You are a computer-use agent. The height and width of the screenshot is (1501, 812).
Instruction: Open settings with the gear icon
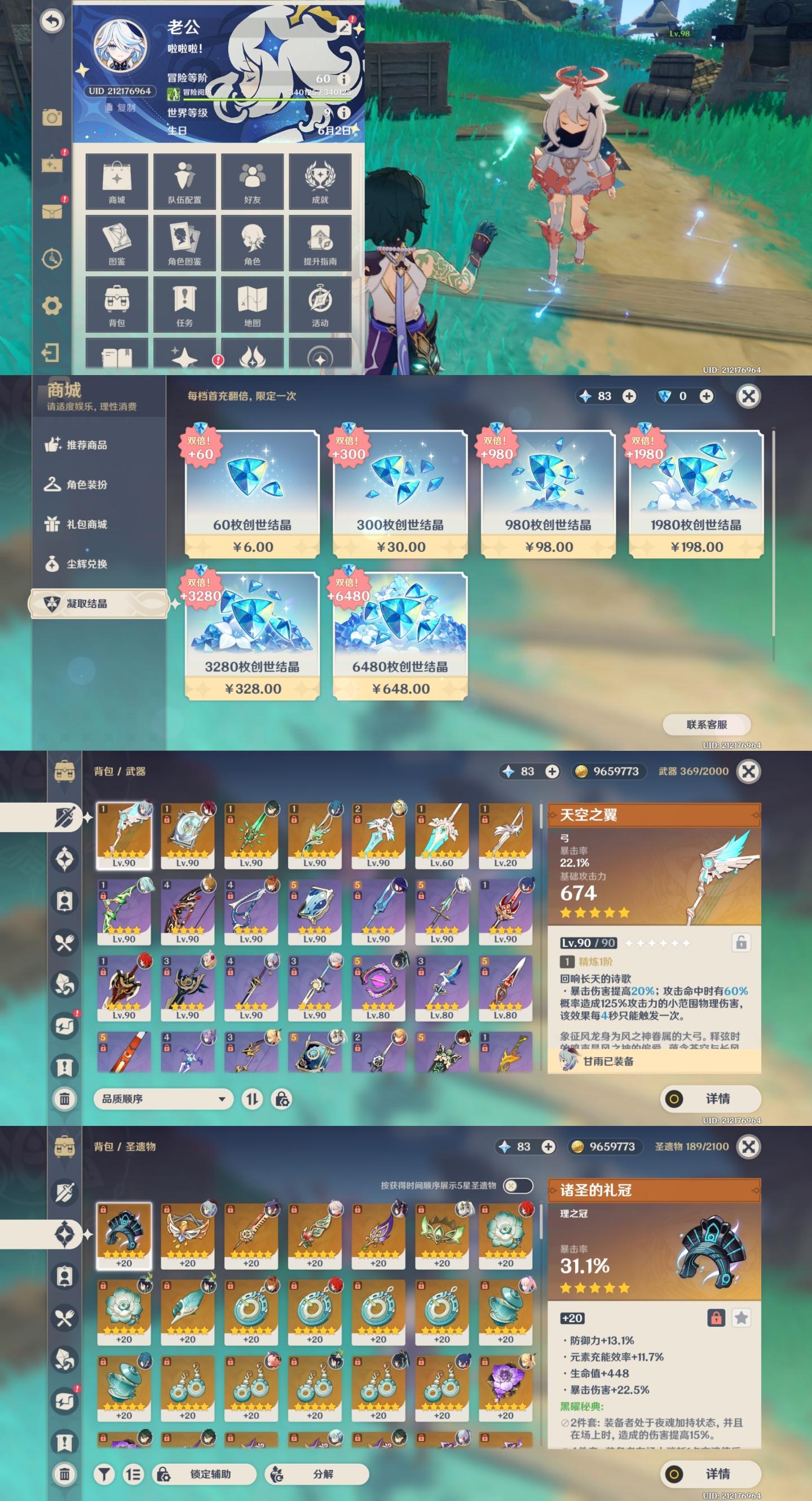point(52,305)
